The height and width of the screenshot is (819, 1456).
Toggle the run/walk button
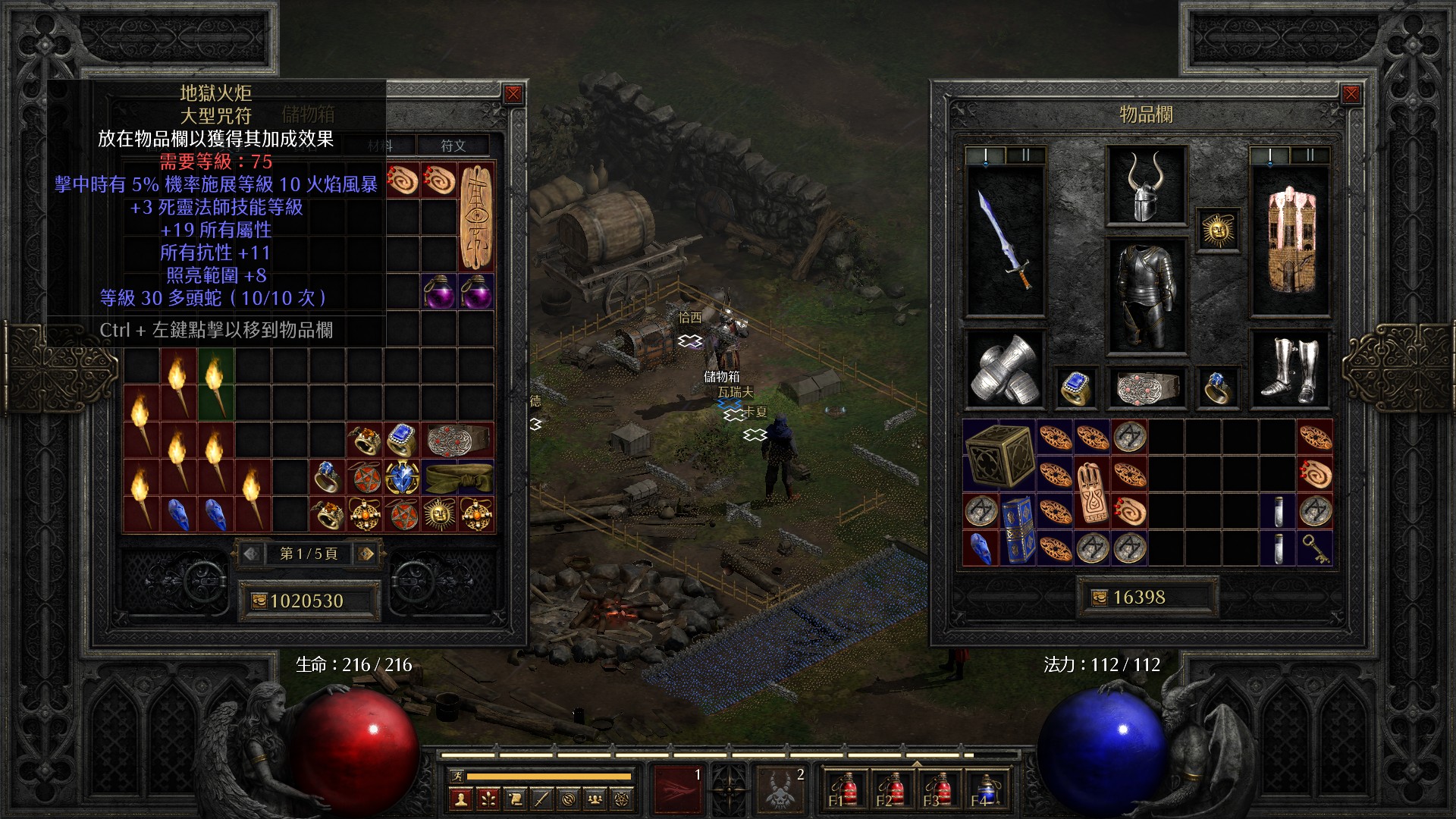457,776
